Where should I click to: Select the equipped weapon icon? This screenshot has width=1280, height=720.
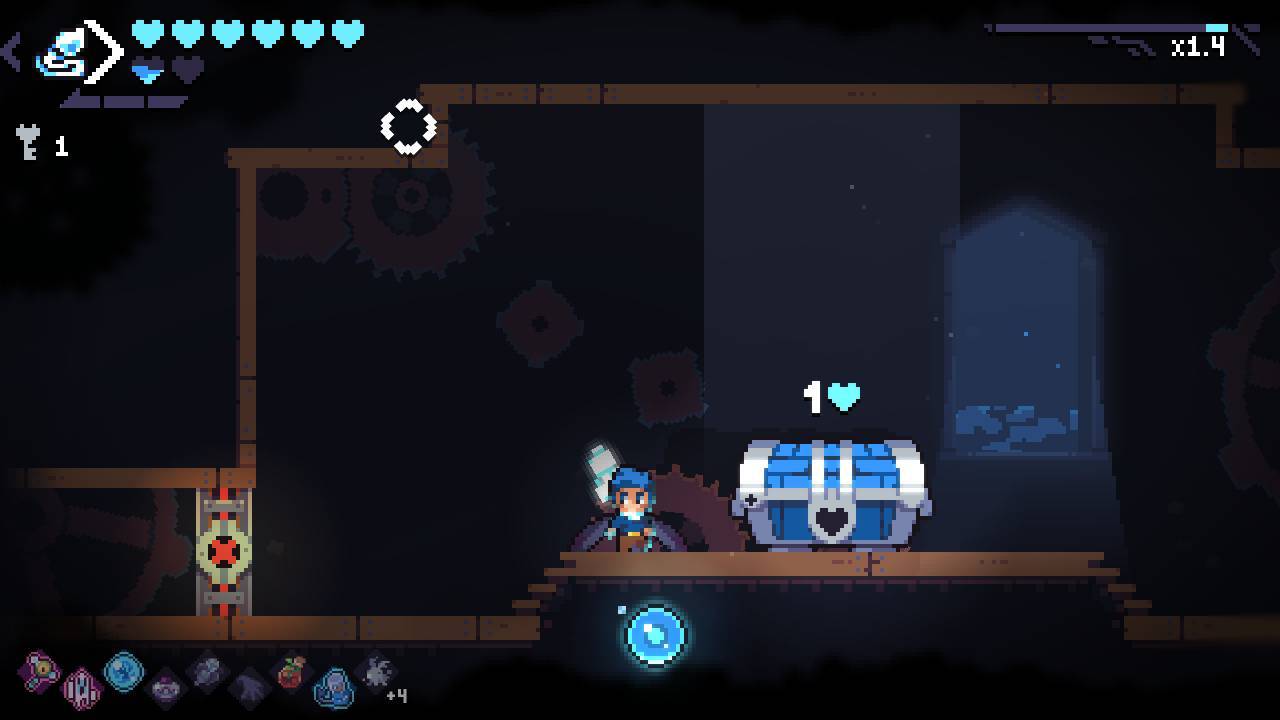click(58, 54)
